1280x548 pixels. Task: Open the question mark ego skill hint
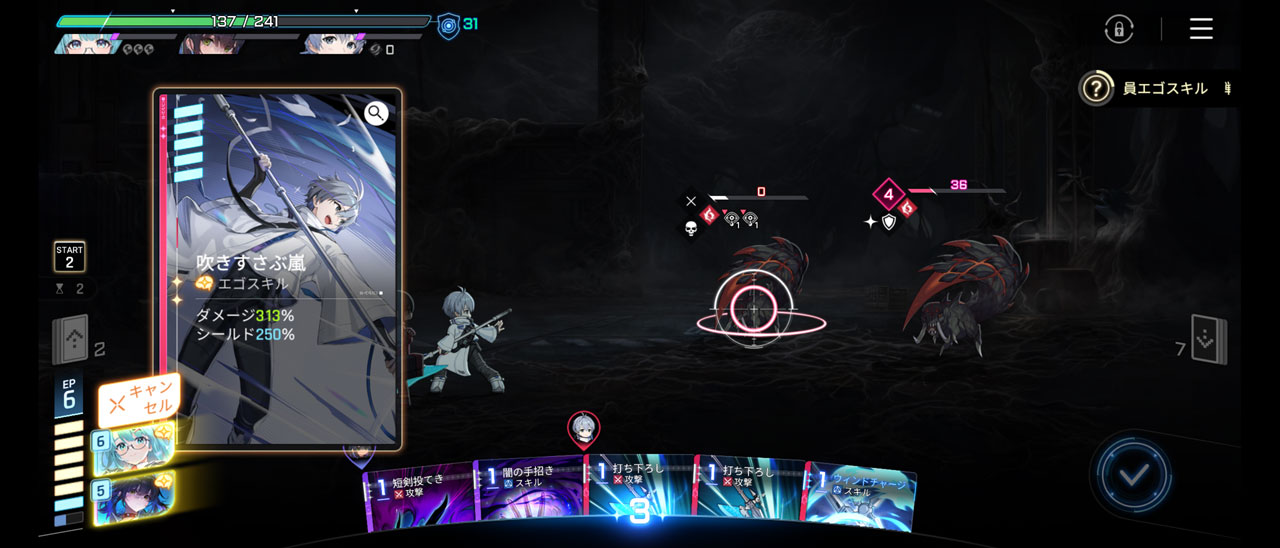tap(1096, 89)
